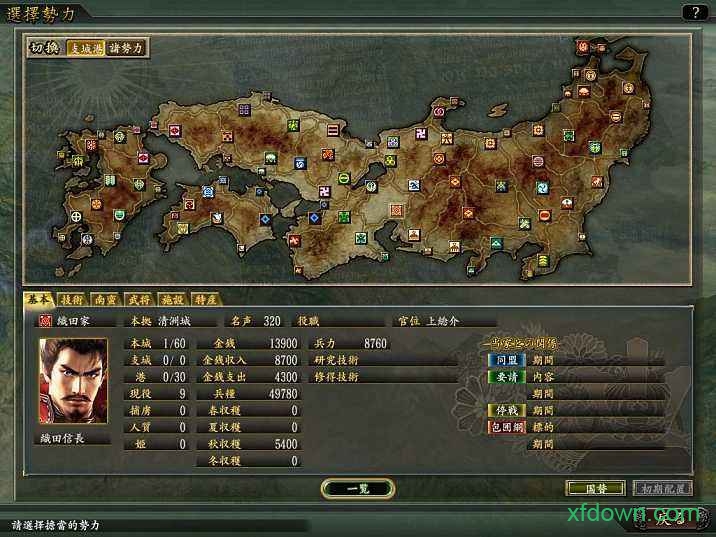Screen dimensions: 716x537
Task: Show the 武将 tab
Action: point(140,298)
